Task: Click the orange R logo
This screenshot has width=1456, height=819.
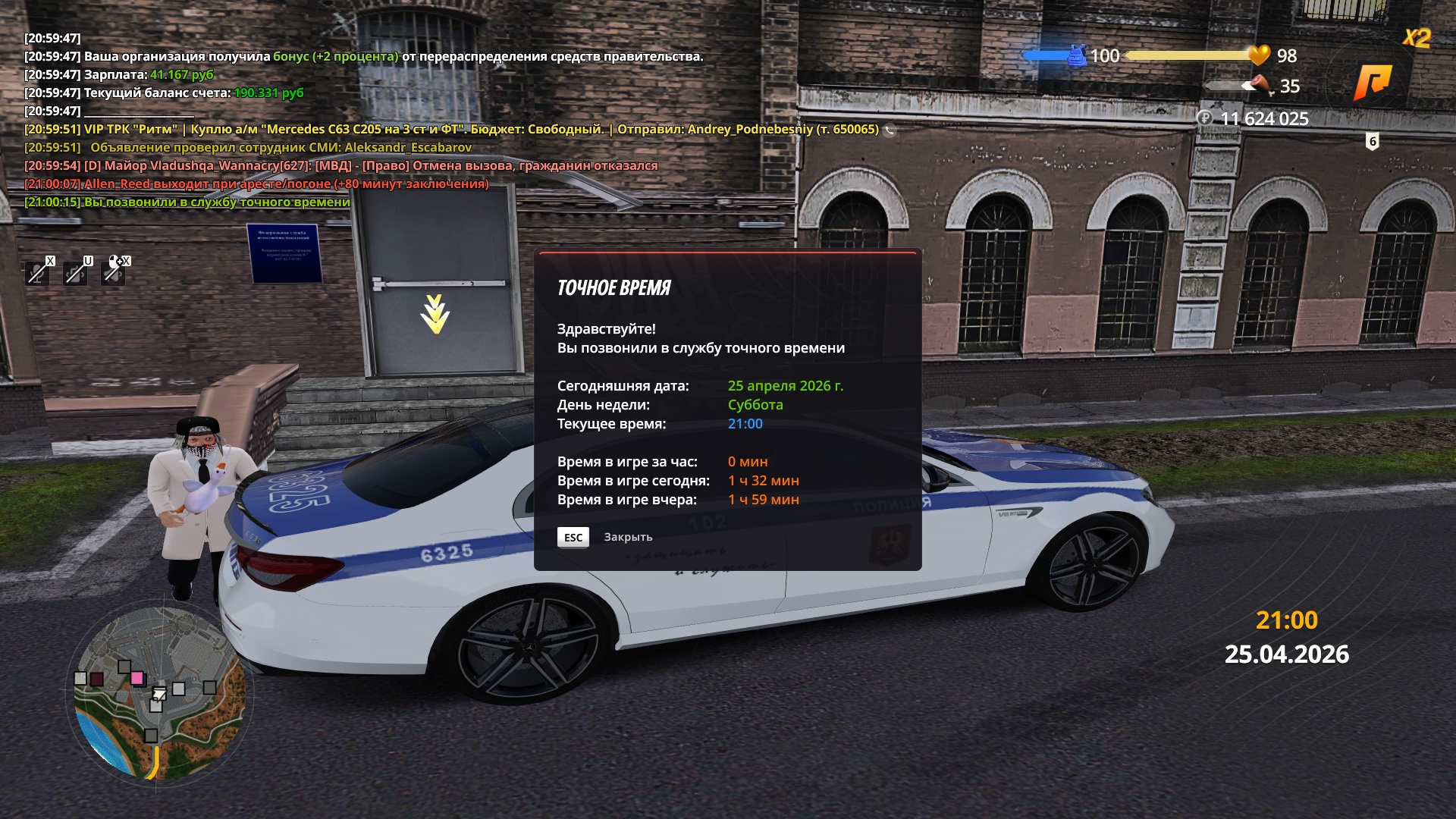Action: coord(1373,82)
